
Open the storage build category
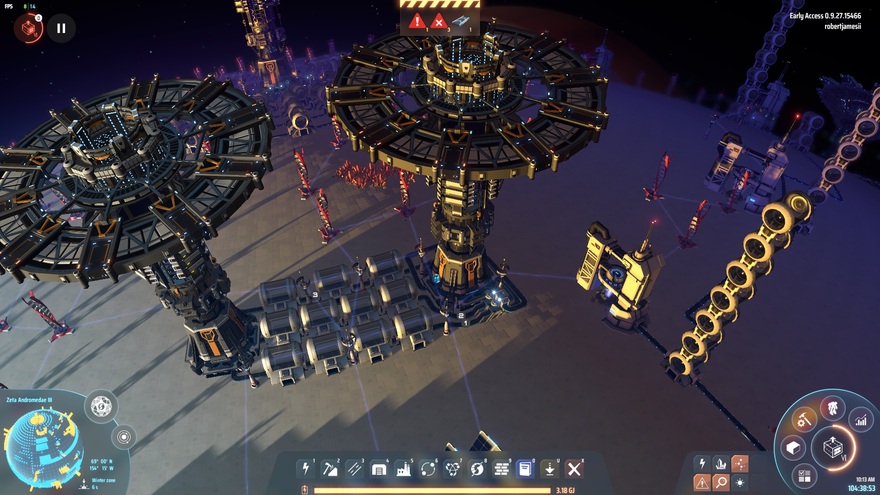379,468
